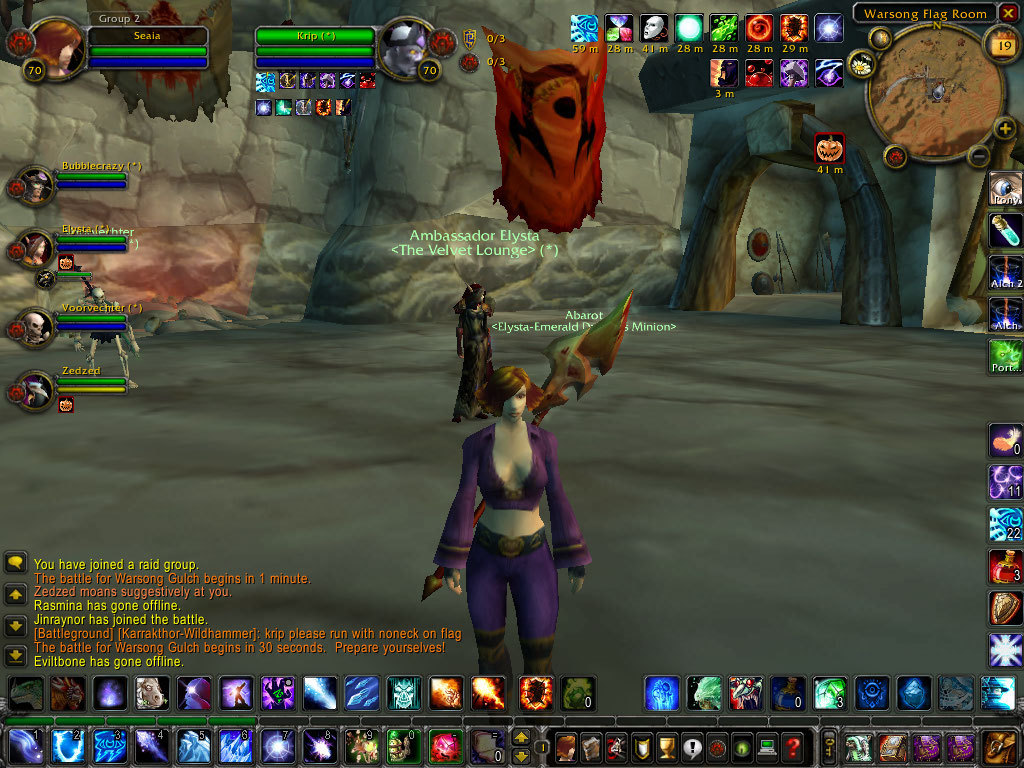Select Bubblecrazy's raid member portrait
The image size is (1024, 768).
(x=36, y=187)
